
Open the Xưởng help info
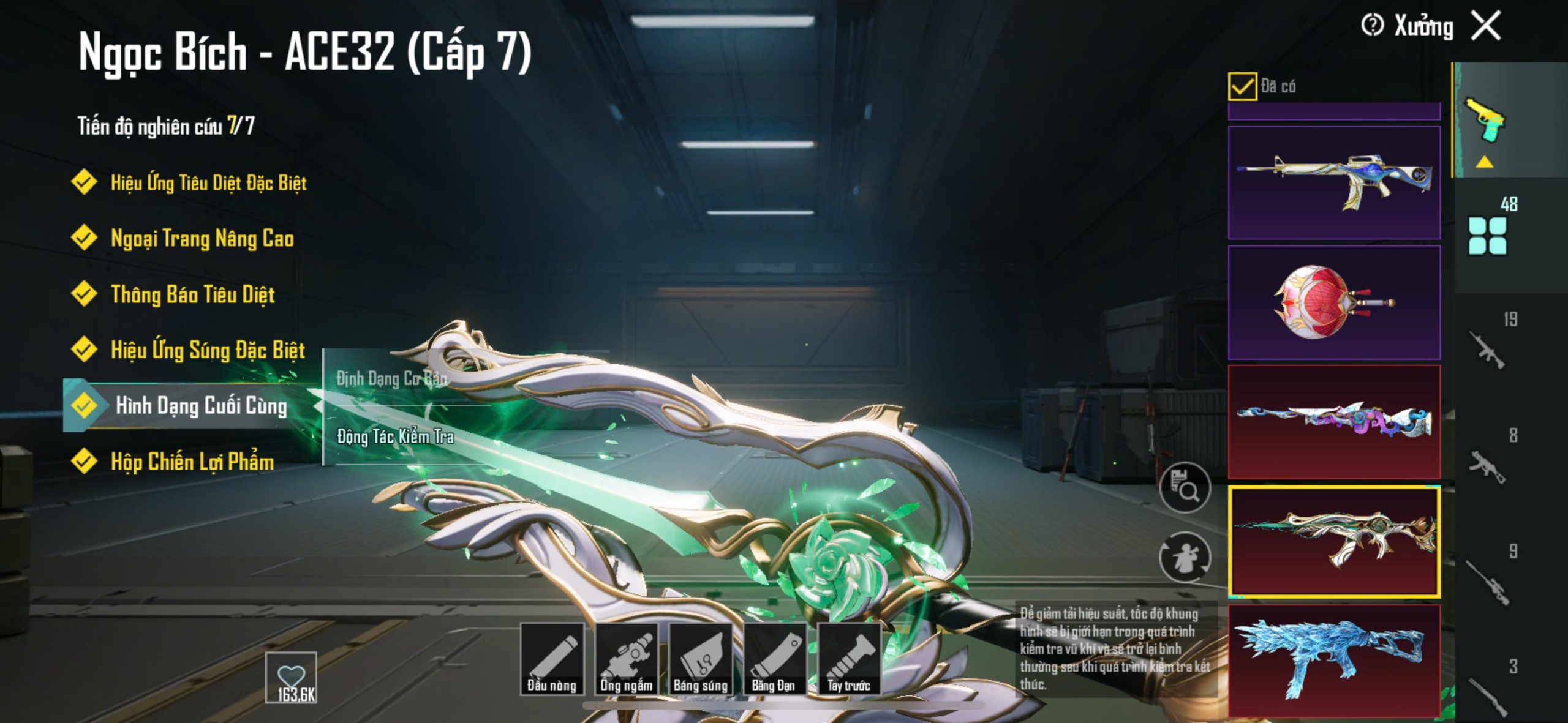(1372, 26)
